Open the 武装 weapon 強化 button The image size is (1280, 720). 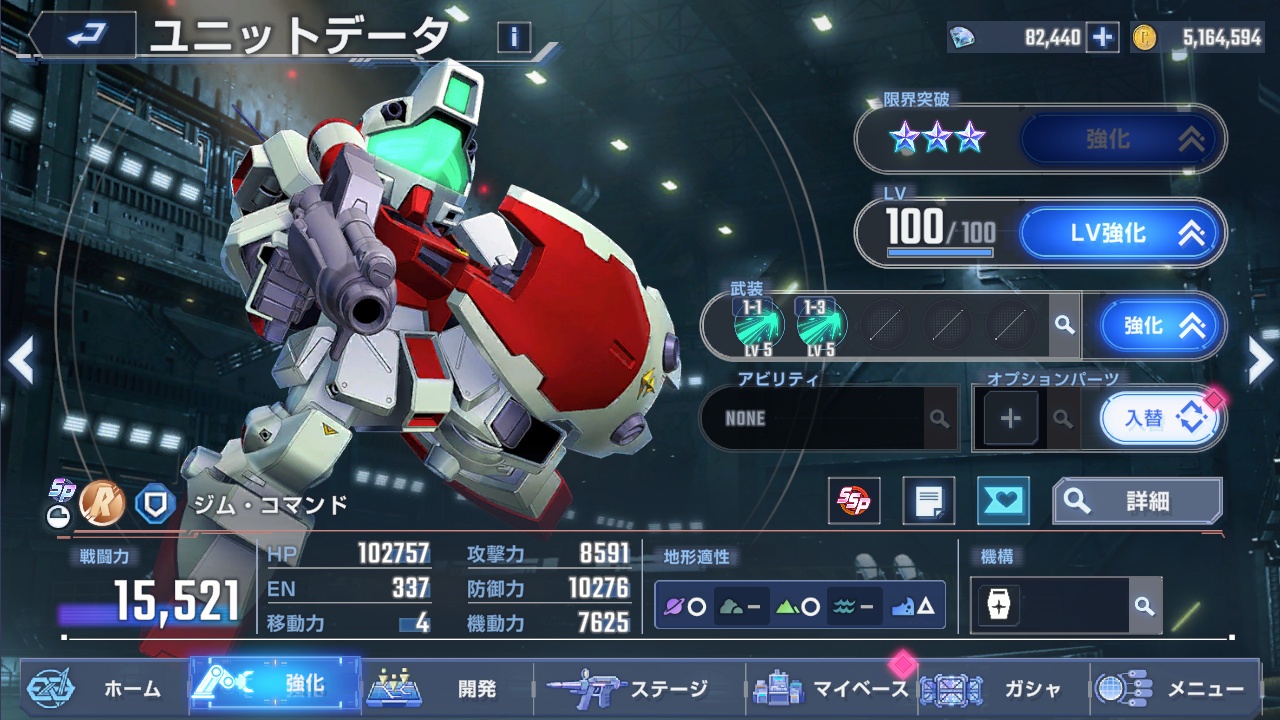pyautogui.click(x=1159, y=326)
